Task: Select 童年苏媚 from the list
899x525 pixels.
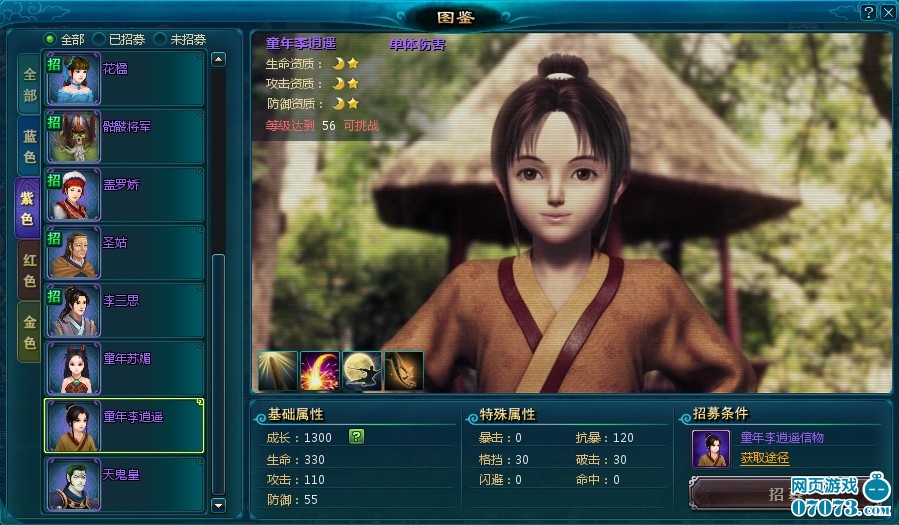Action: pyautogui.click(x=124, y=367)
